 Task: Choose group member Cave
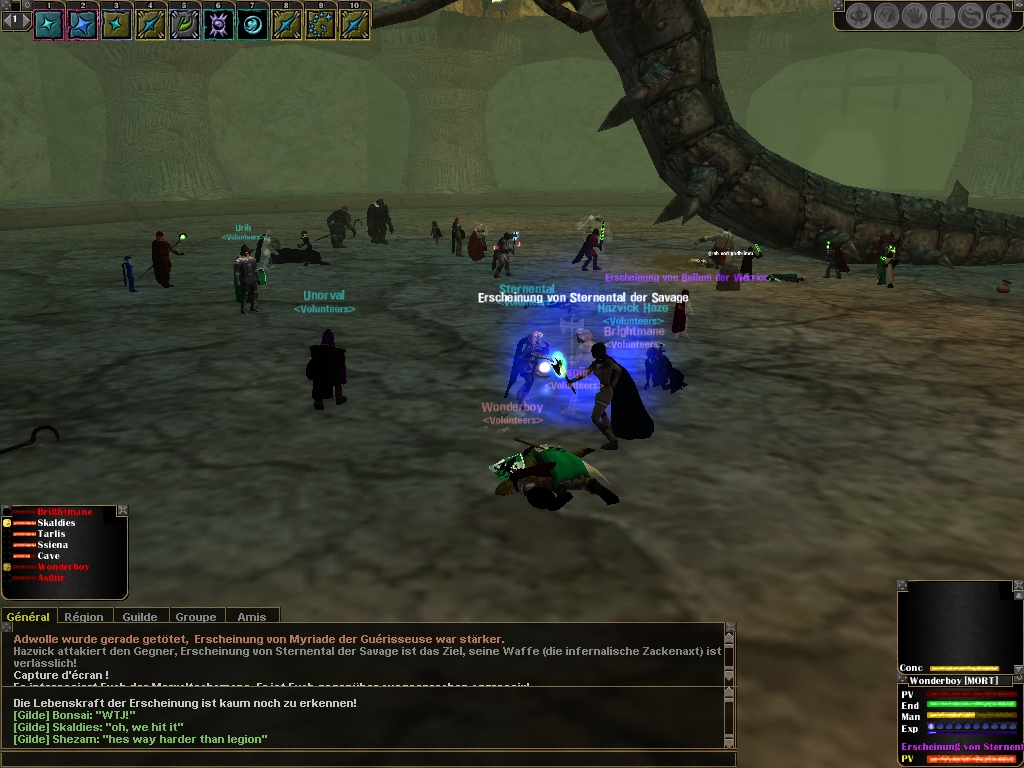pyautogui.click(x=49, y=556)
